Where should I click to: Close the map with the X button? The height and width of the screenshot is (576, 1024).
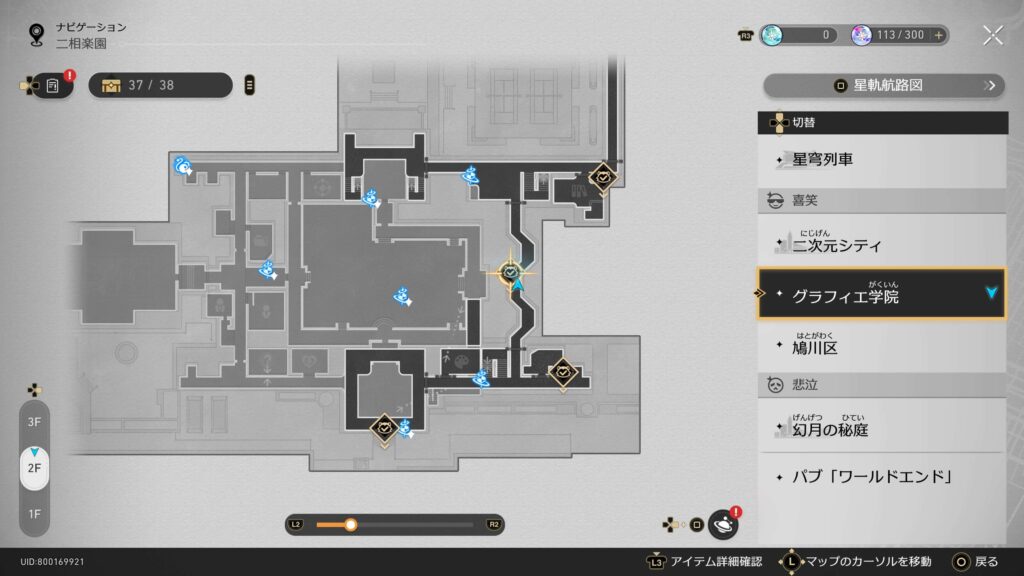point(992,35)
